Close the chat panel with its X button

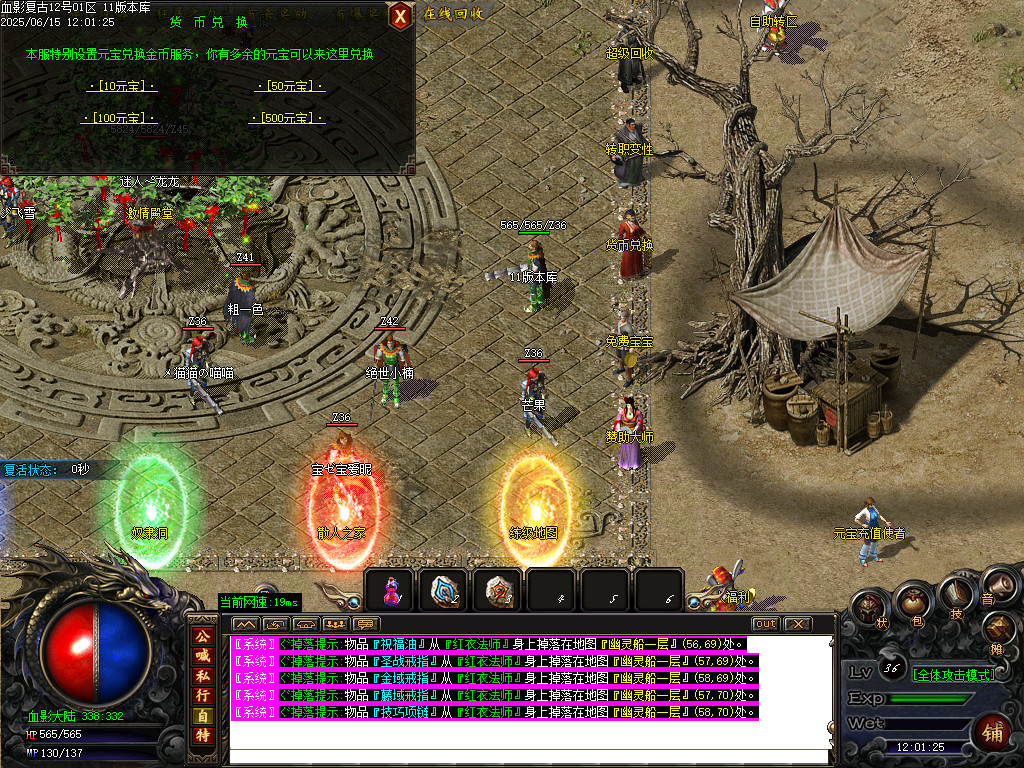pos(796,624)
